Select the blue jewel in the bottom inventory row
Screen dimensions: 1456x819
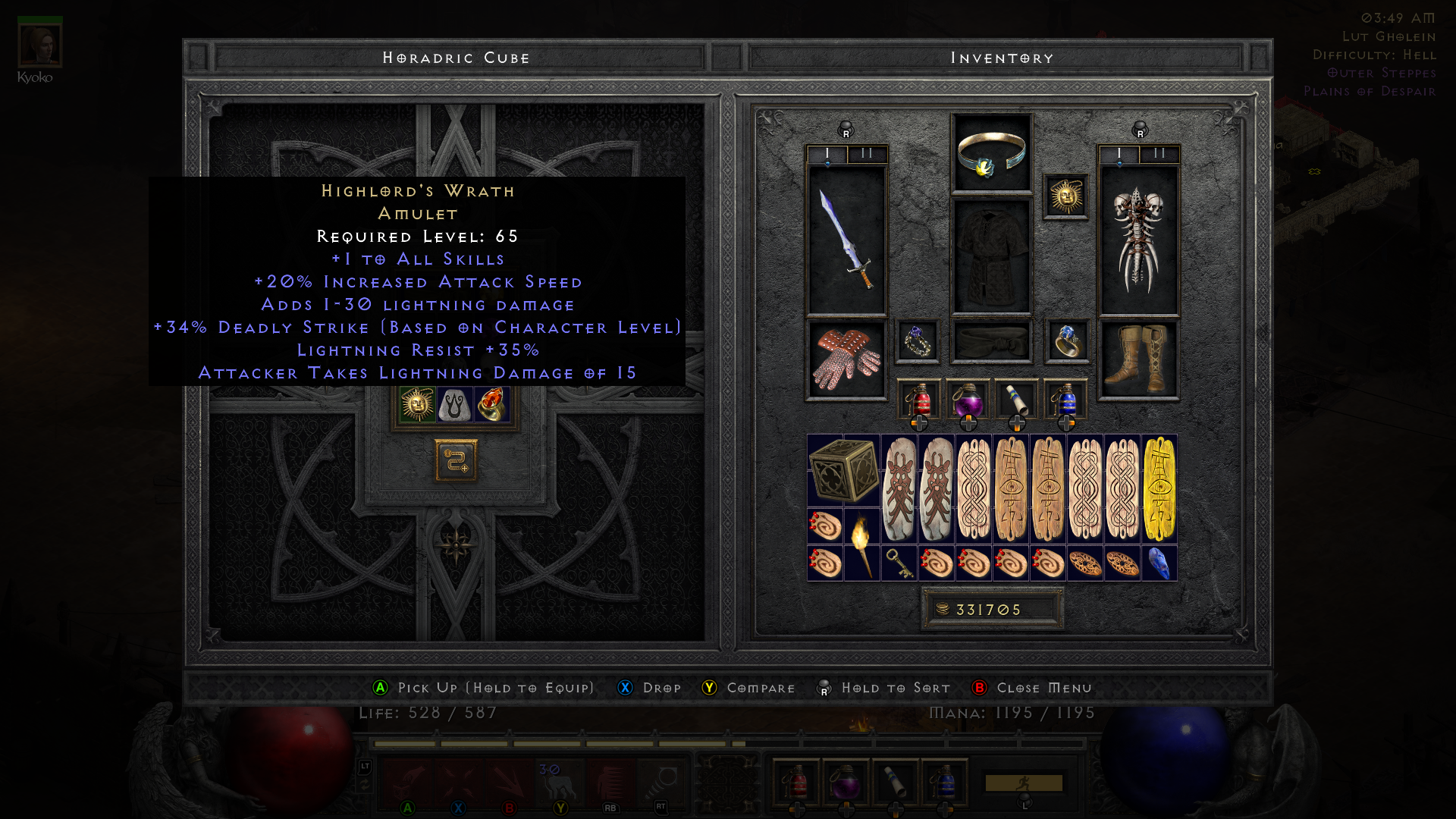(1159, 561)
